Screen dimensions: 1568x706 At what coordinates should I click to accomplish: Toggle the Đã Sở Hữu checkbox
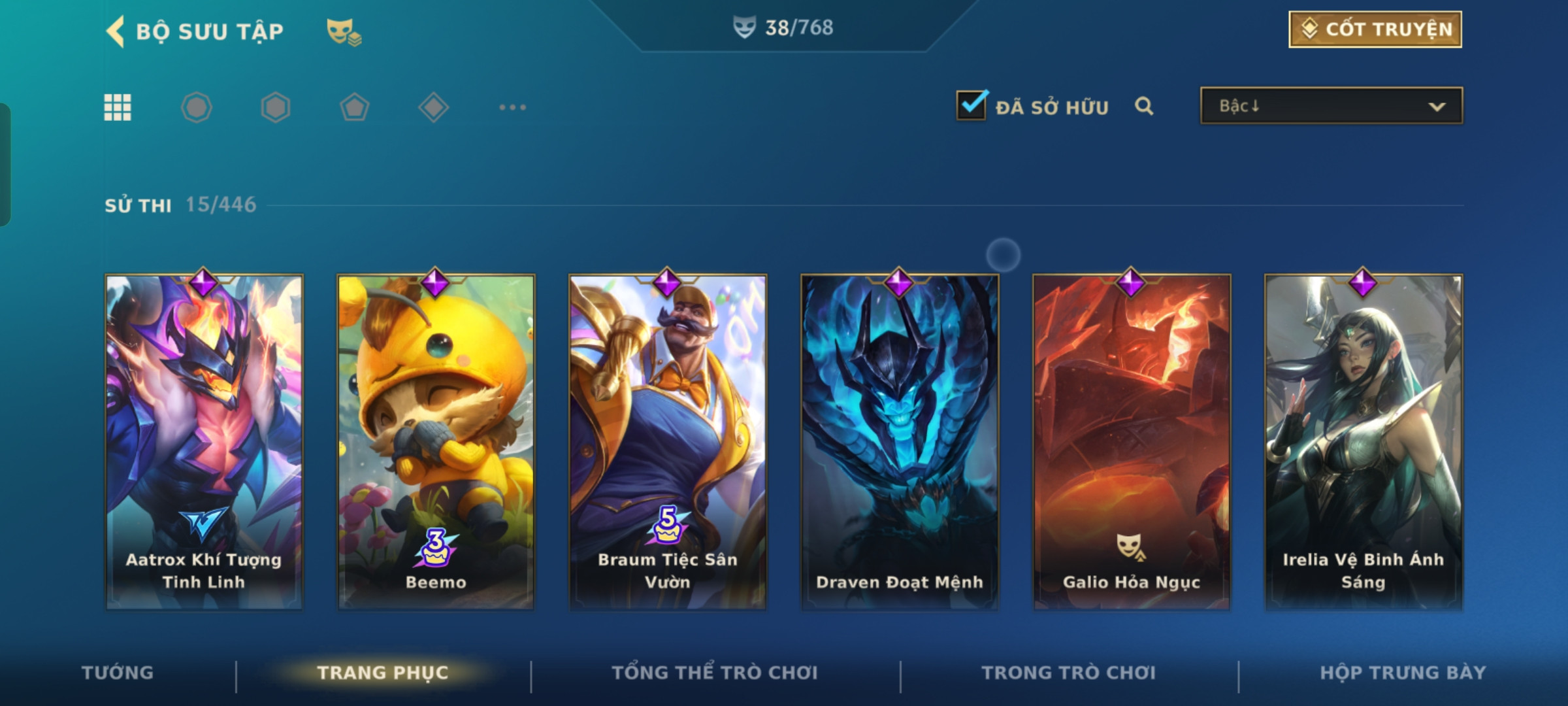[971, 106]
